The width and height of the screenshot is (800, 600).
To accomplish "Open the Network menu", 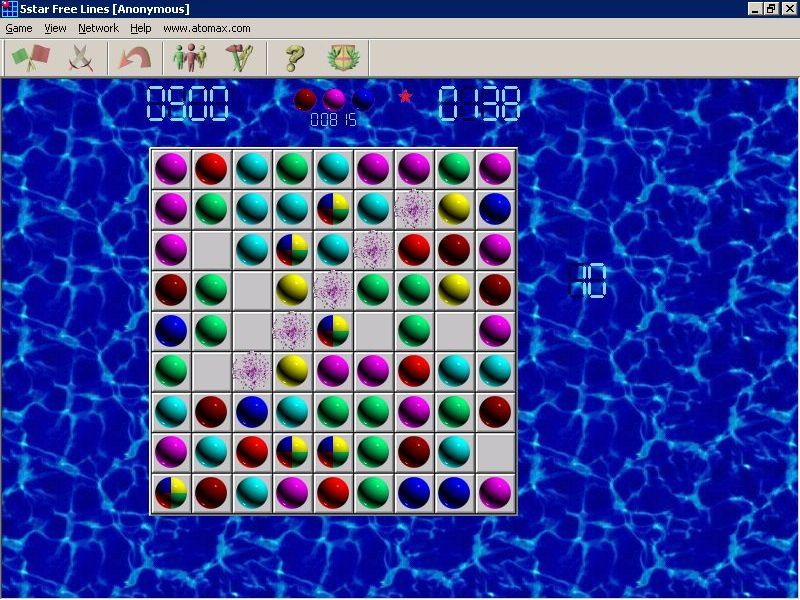I will tap(98, 28).
